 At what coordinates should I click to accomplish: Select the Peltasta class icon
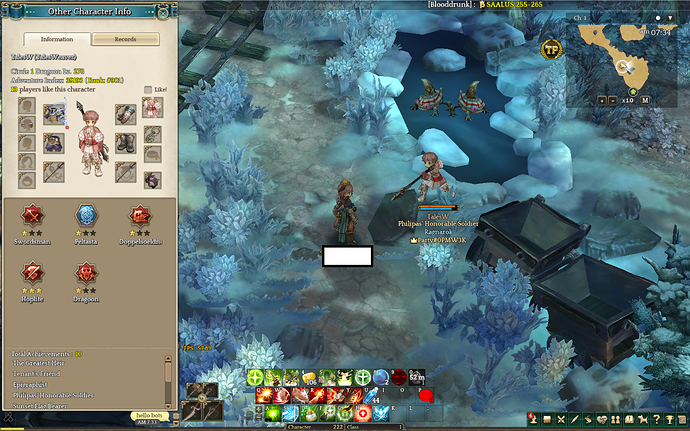[x=86, y=216]
